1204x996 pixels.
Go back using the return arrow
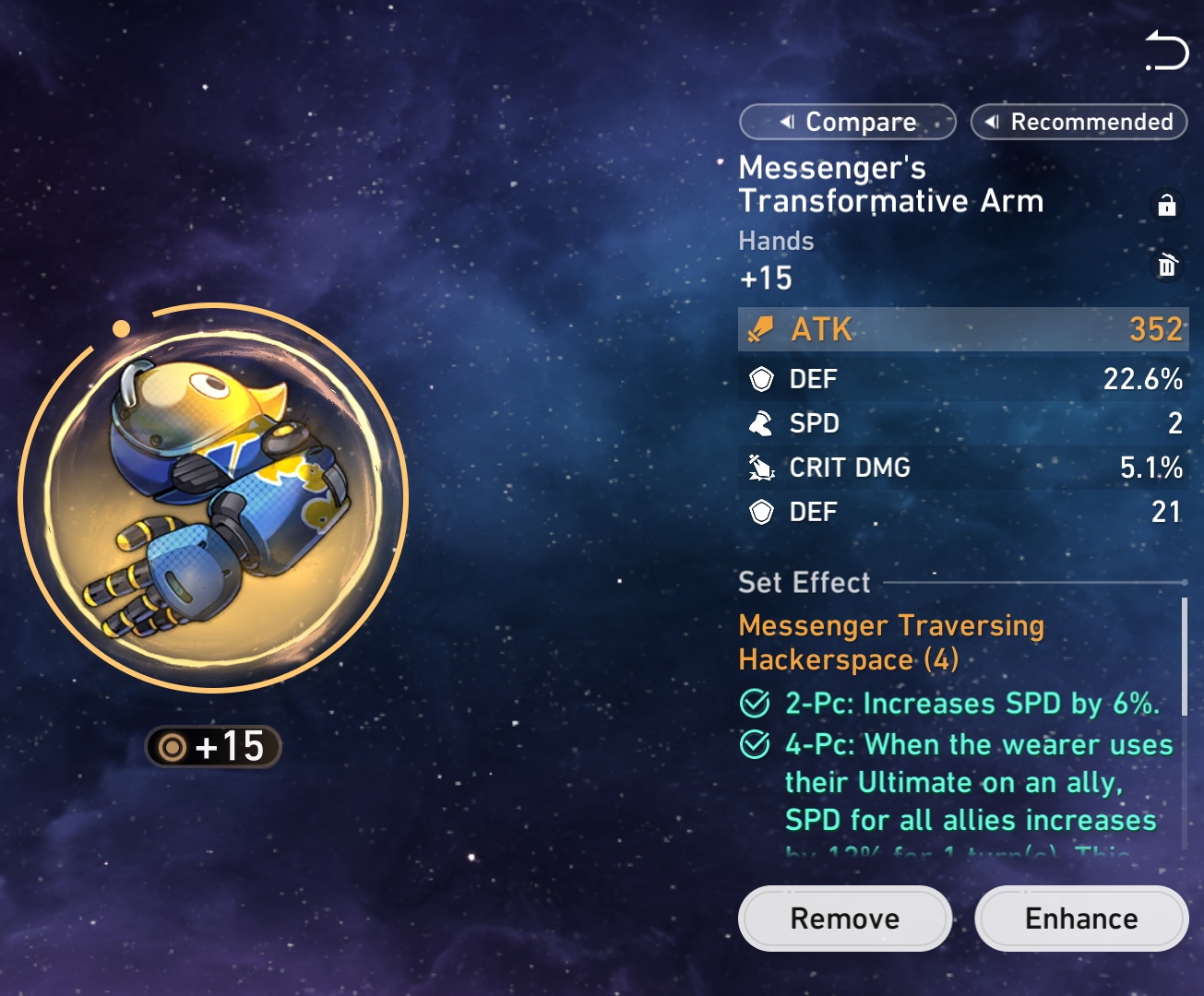click(1166, 51)
